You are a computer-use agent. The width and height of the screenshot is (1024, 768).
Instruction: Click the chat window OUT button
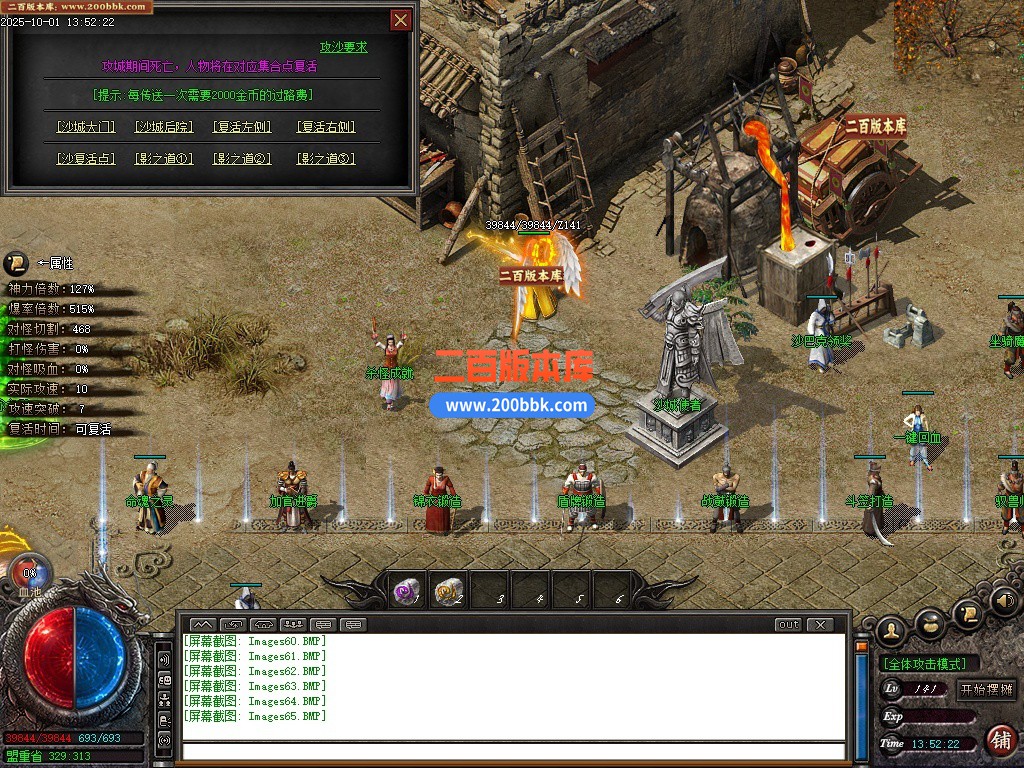tap(788, 625)
